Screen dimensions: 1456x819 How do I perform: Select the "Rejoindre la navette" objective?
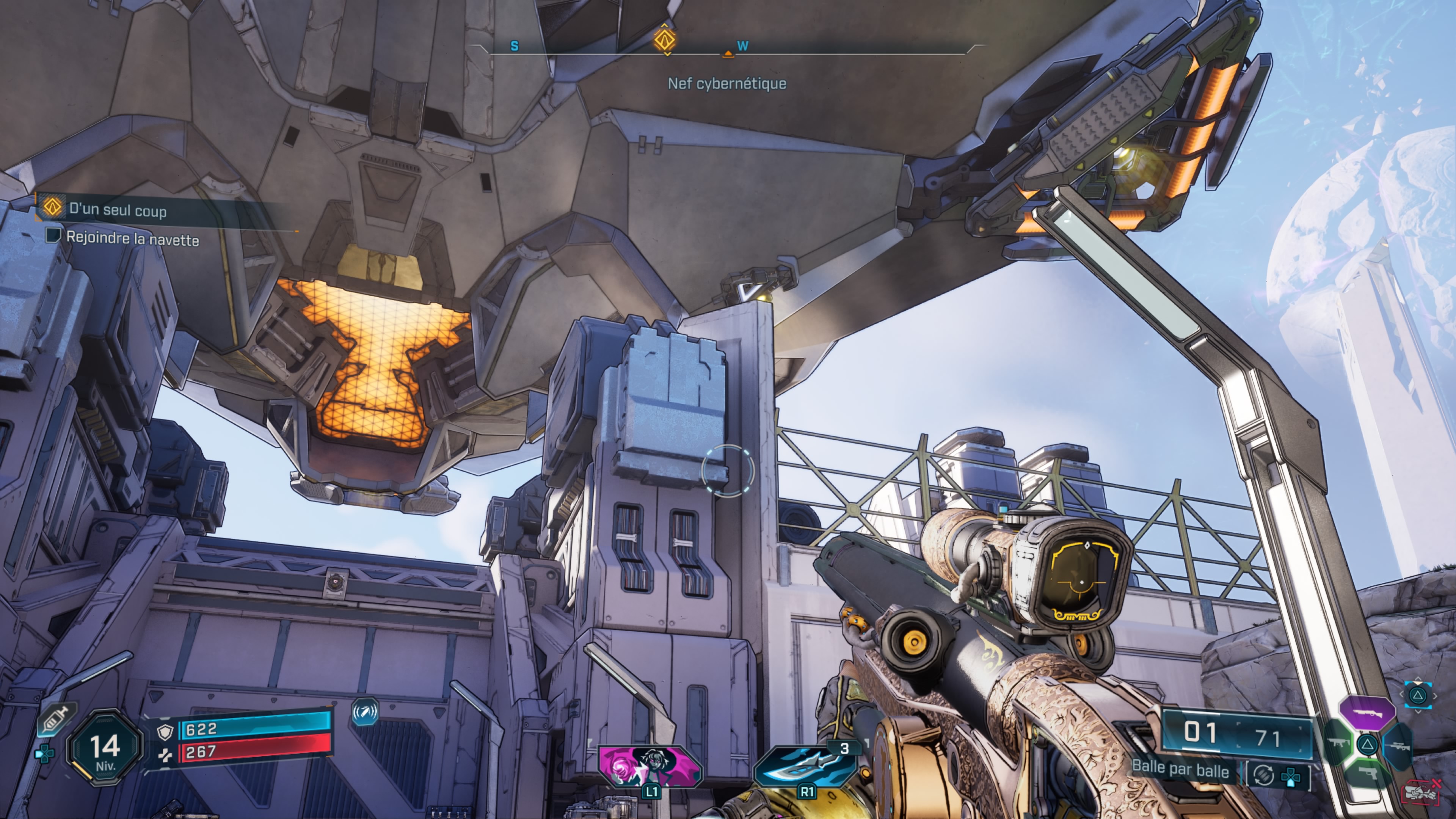[x=132, y=238]
